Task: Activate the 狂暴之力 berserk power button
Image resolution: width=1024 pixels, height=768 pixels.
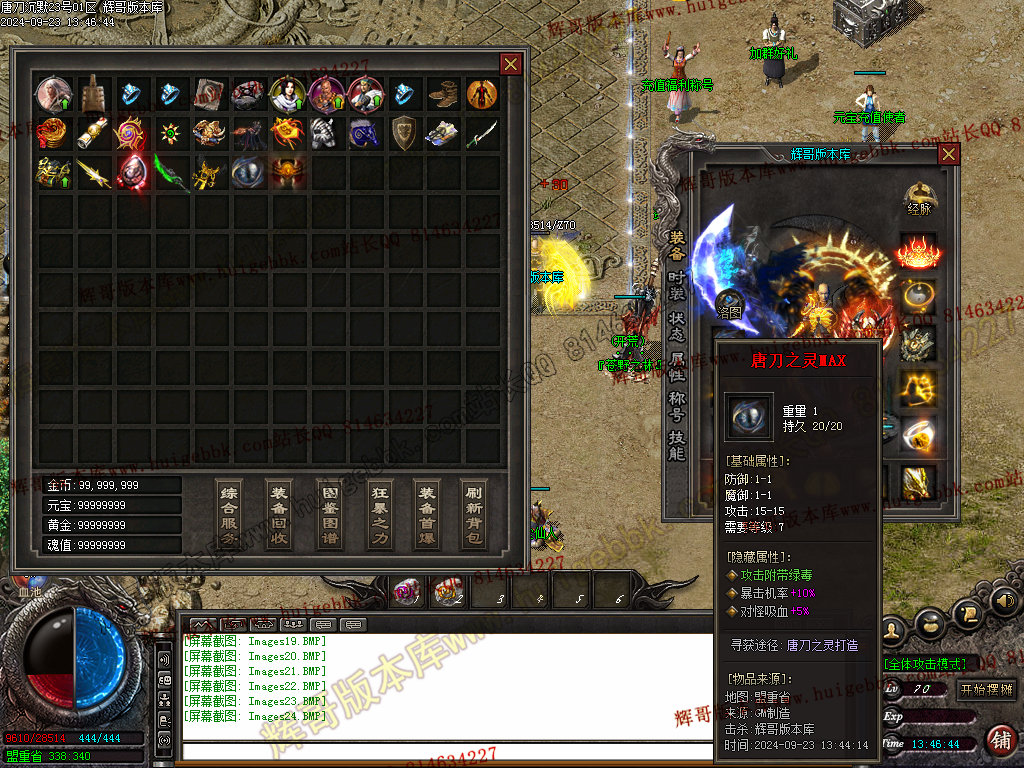Action: coord(378,514)
